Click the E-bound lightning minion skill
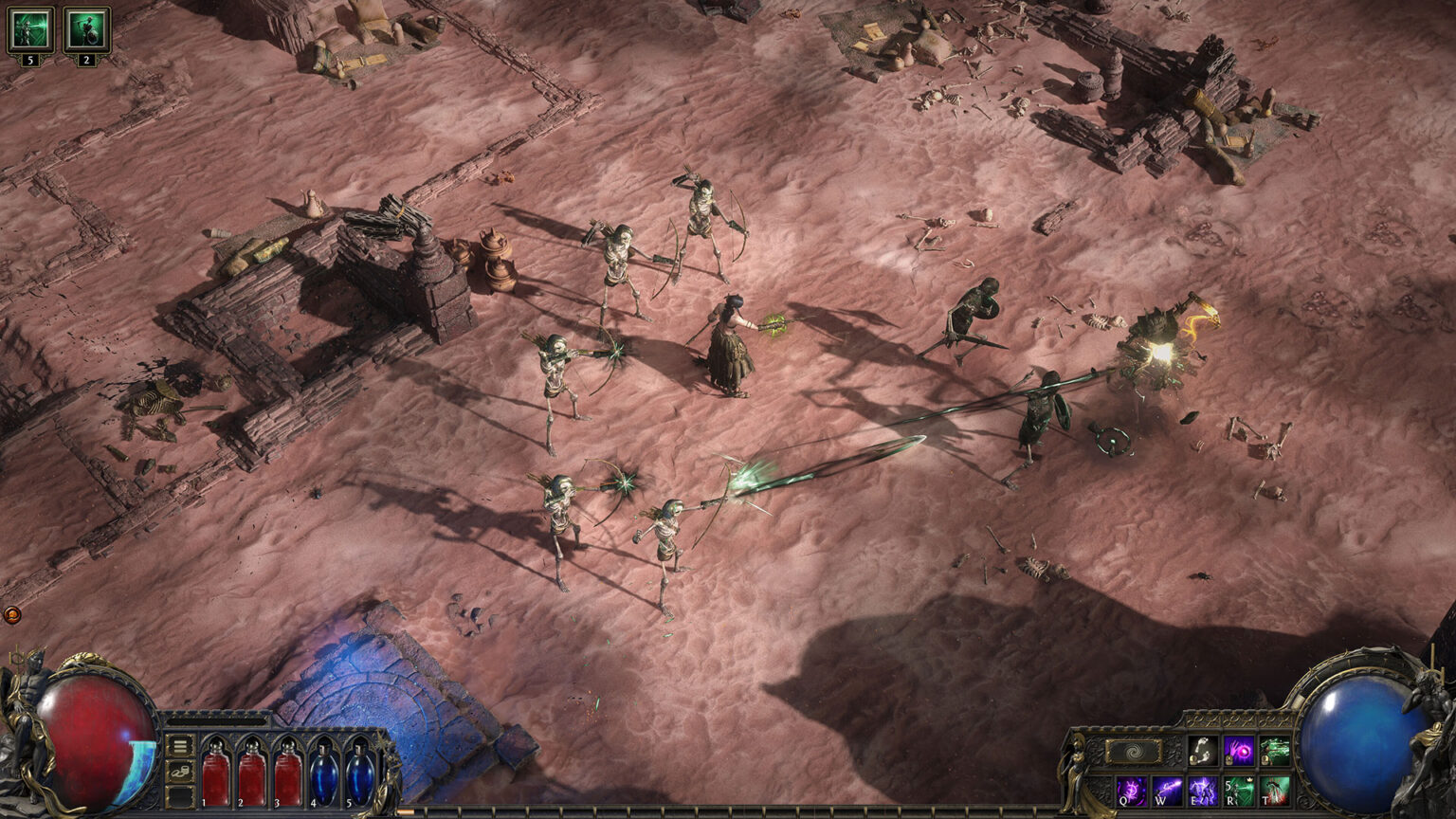This screenshot has width=1456, height=819. [1203, 792]
